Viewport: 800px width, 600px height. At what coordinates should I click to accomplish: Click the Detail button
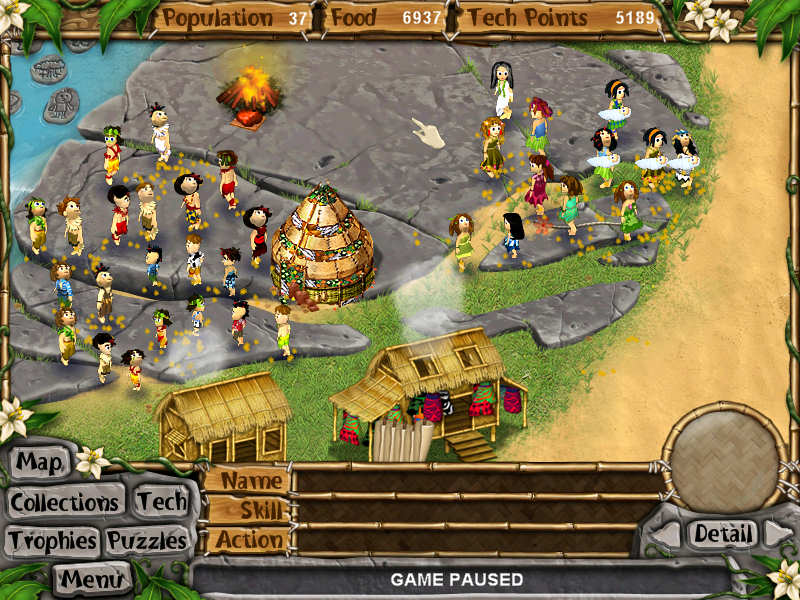721,534
